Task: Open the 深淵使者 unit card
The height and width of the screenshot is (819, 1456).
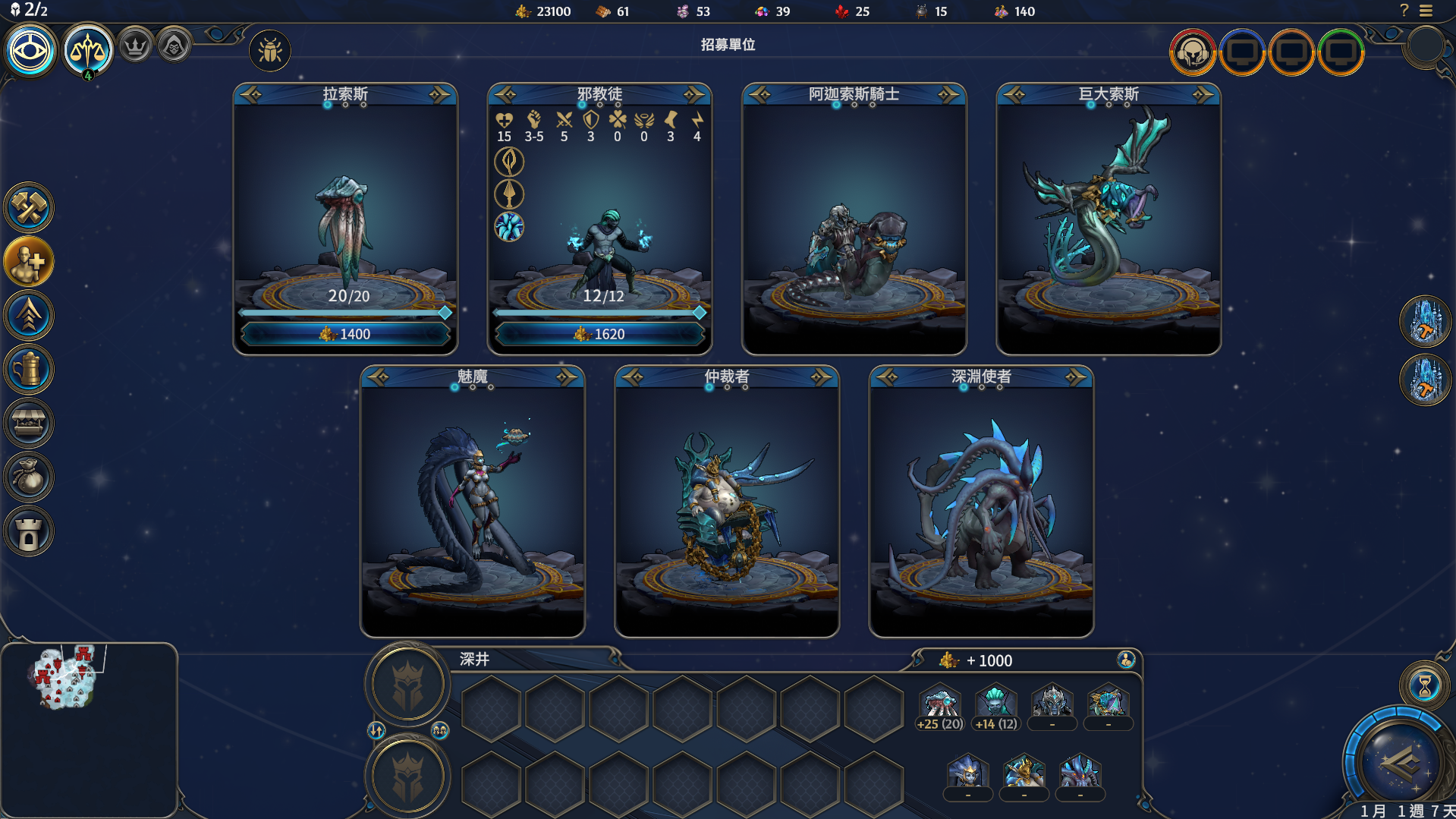Action: pos(980,502)
